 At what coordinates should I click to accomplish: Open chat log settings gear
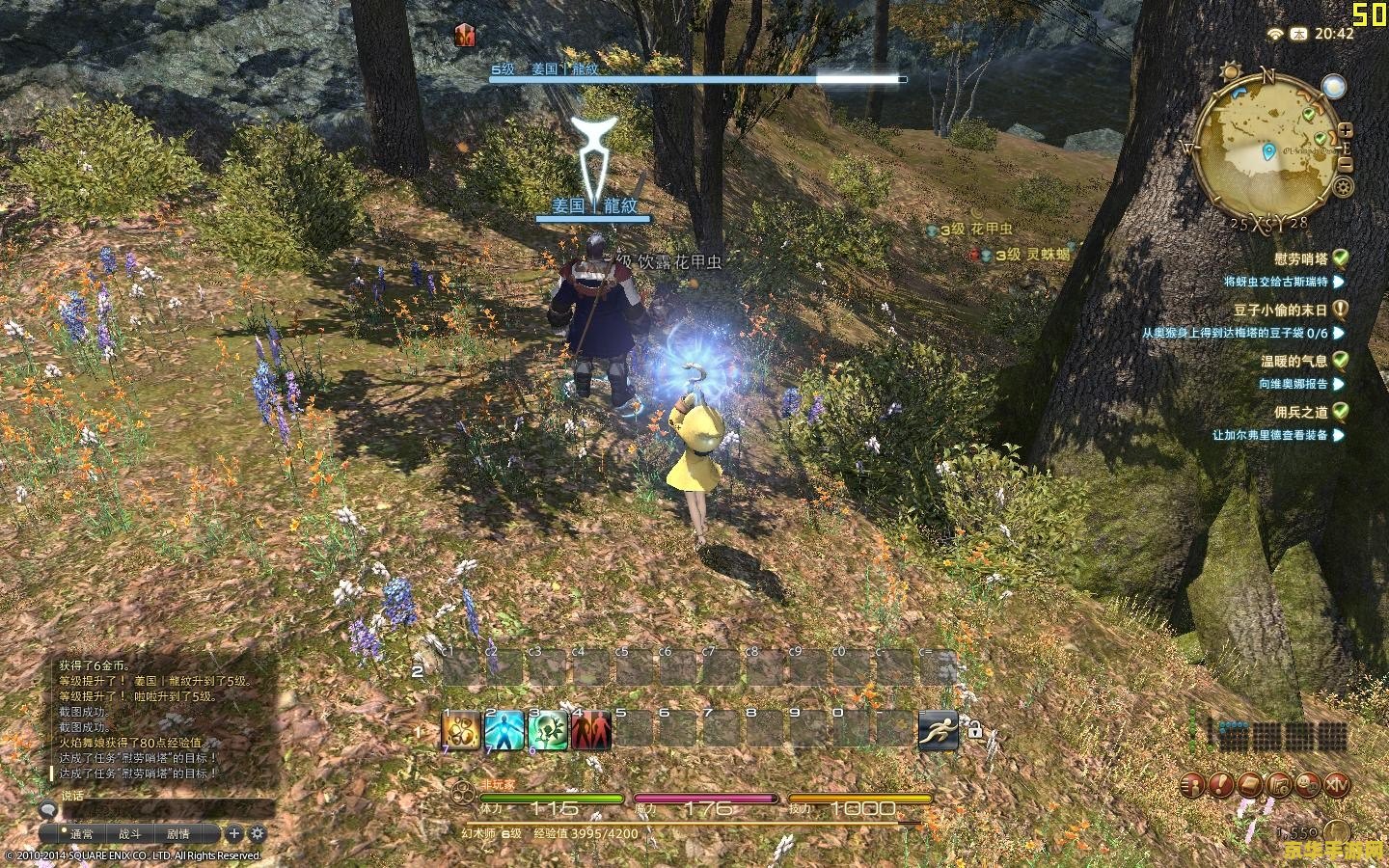tap(258, 833)
